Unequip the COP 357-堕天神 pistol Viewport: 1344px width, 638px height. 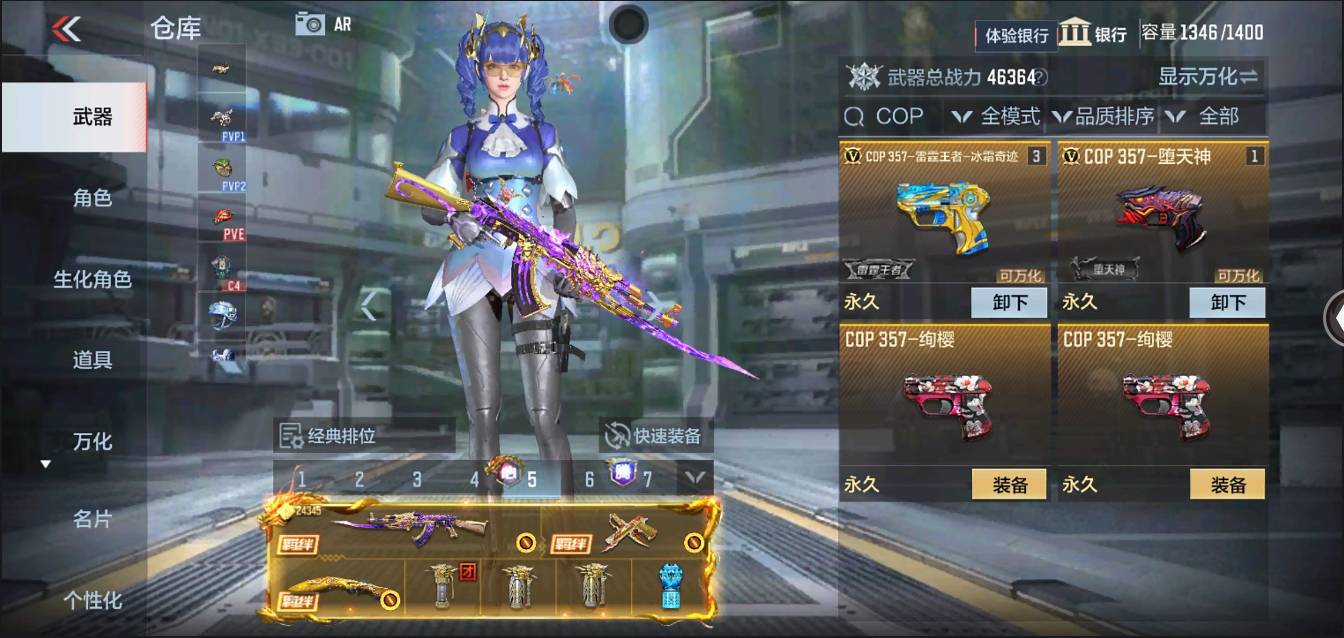tap(1226, 302)
